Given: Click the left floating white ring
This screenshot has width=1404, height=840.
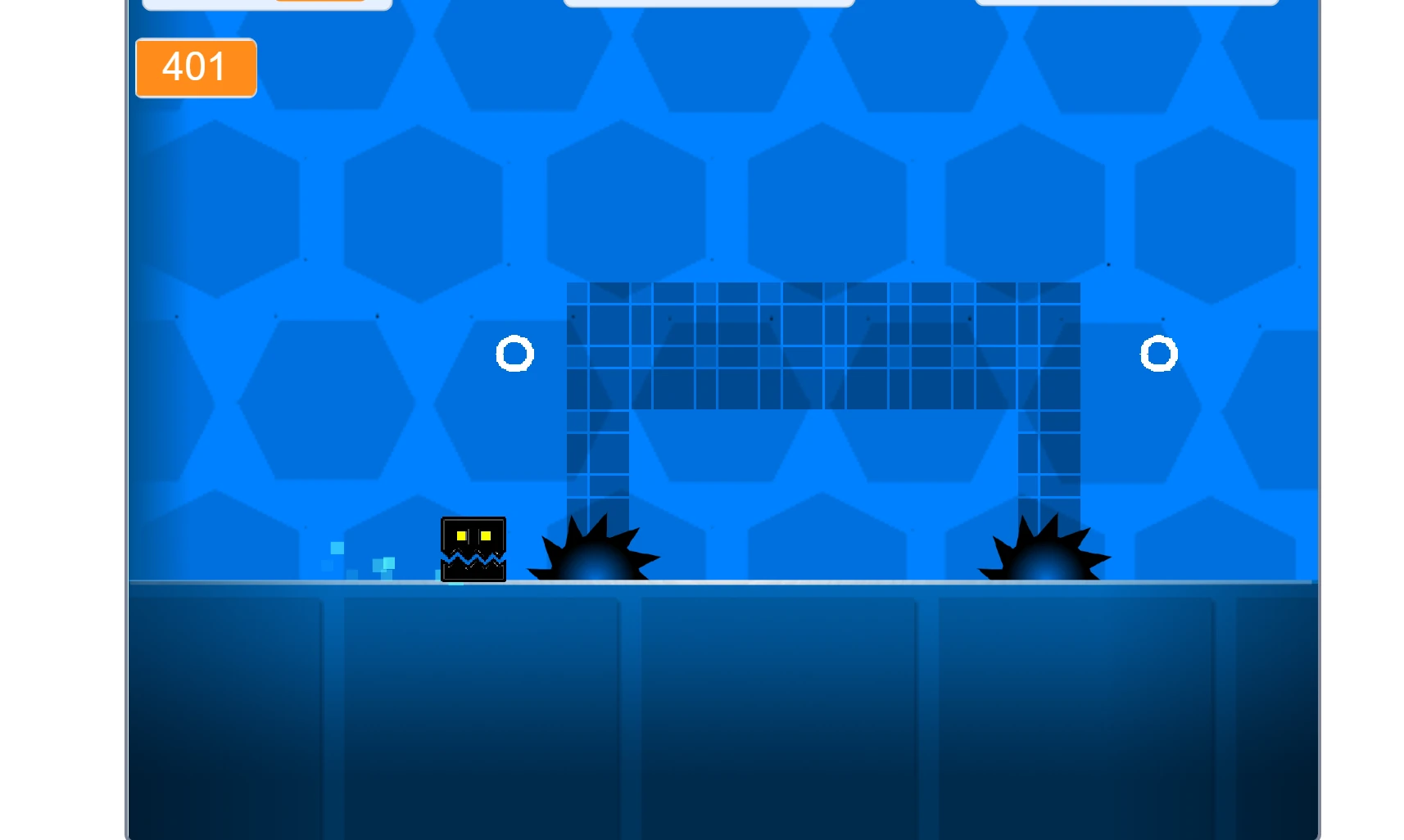Looking at the screenshot, I should coord(515,354).
